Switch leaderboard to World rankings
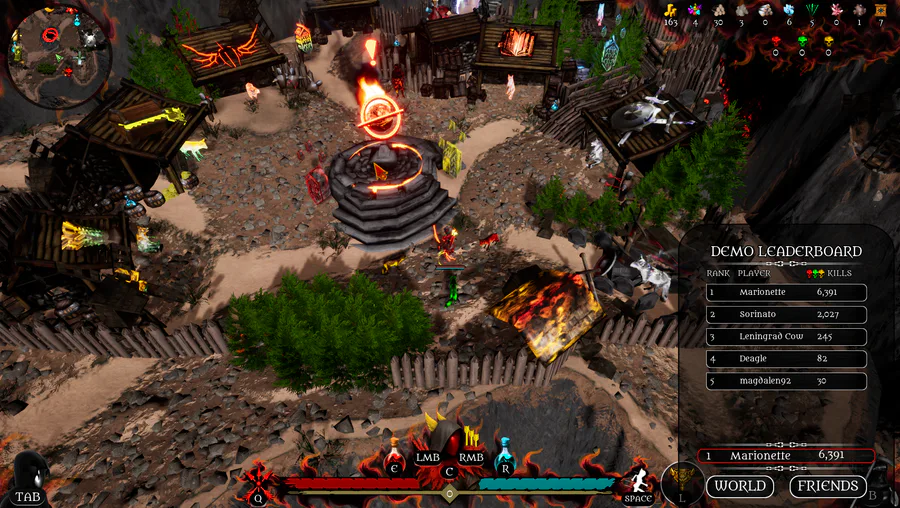The height and width of the screenshot is (508, 900). [740, 486]
